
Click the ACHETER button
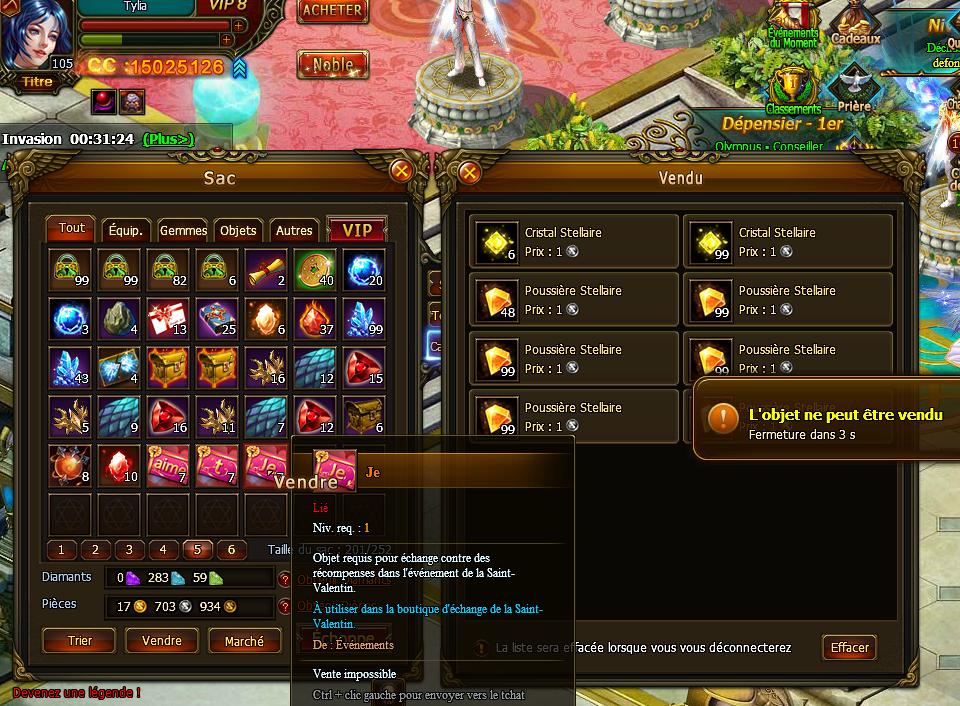[332, 11]
